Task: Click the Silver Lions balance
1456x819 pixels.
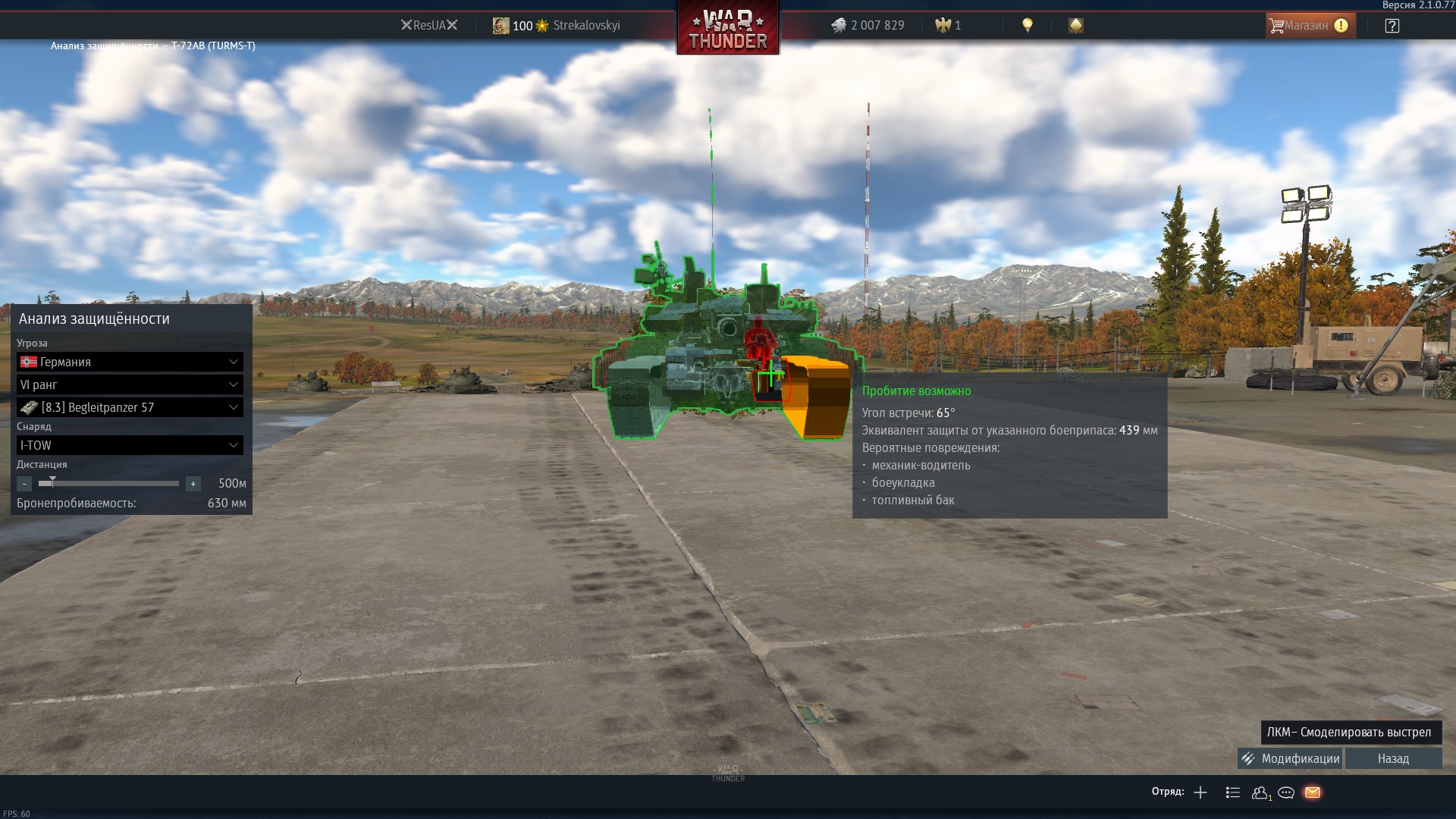Action: click(x=868, y=26)
